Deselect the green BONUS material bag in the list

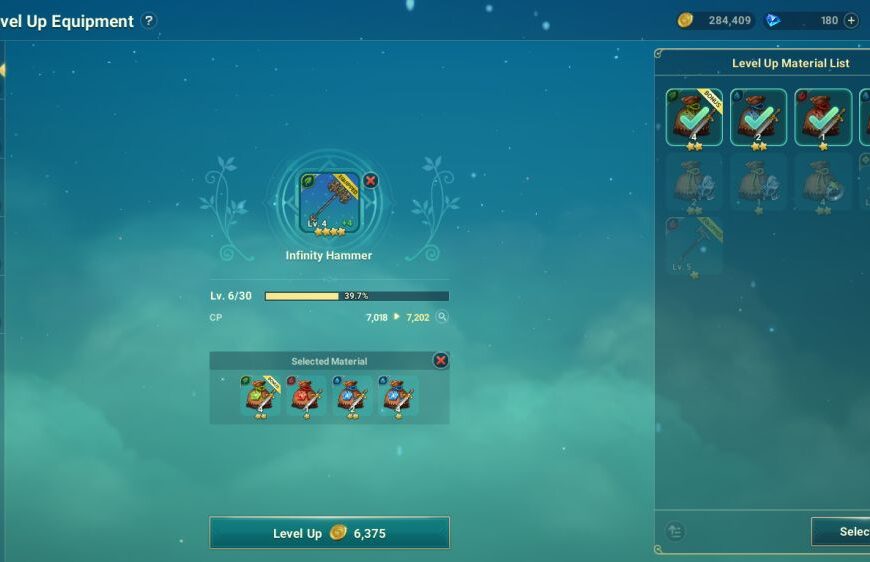pos(694,118)
